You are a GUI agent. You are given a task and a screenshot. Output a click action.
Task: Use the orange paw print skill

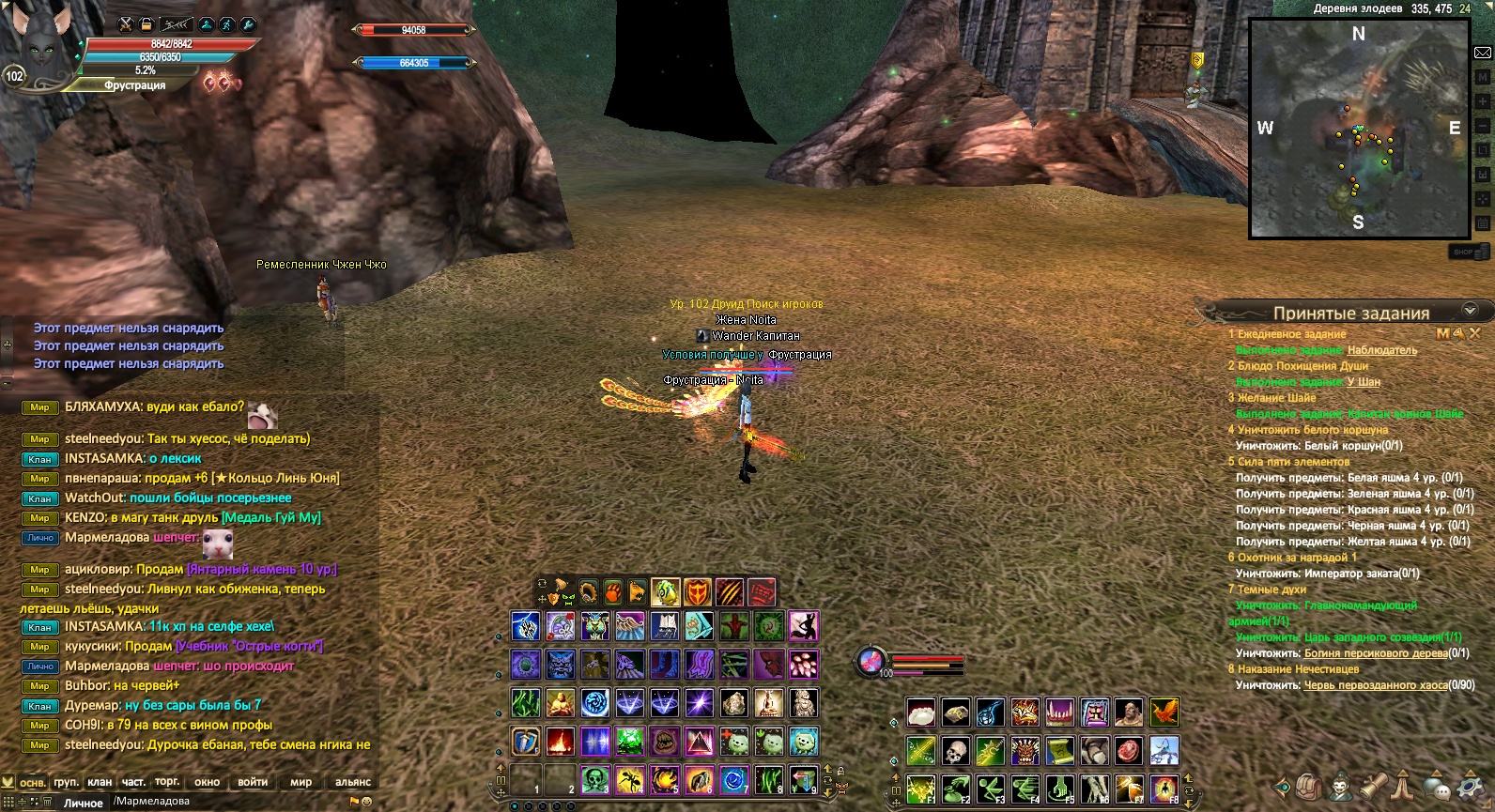tap(612, 591)
